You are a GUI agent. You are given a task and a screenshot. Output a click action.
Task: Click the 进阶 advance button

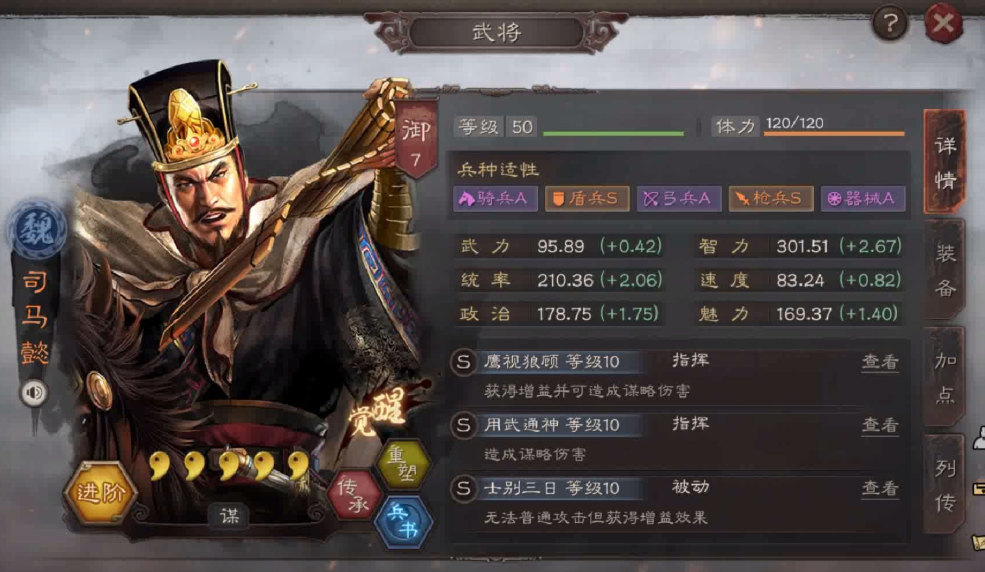99,492
